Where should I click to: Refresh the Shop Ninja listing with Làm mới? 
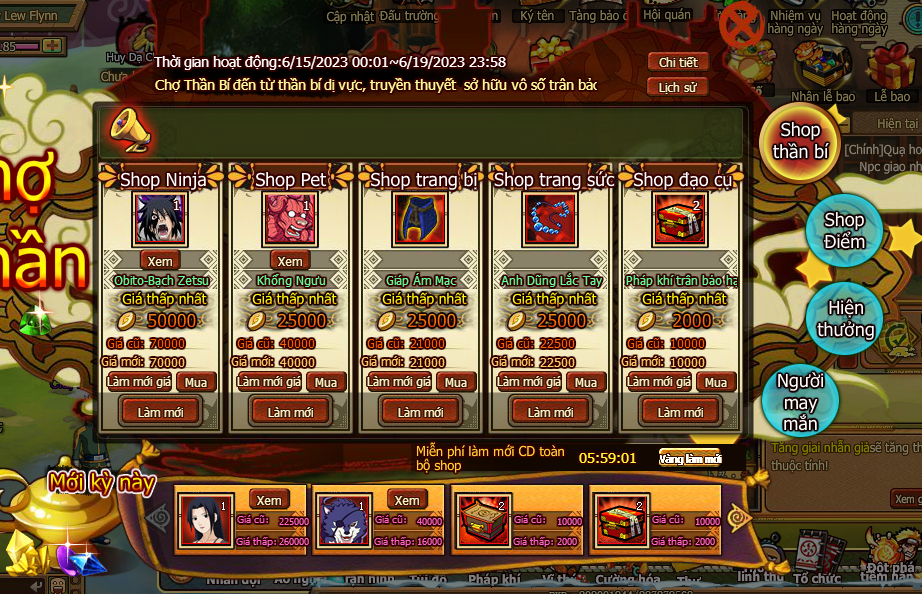pos(160,412)
